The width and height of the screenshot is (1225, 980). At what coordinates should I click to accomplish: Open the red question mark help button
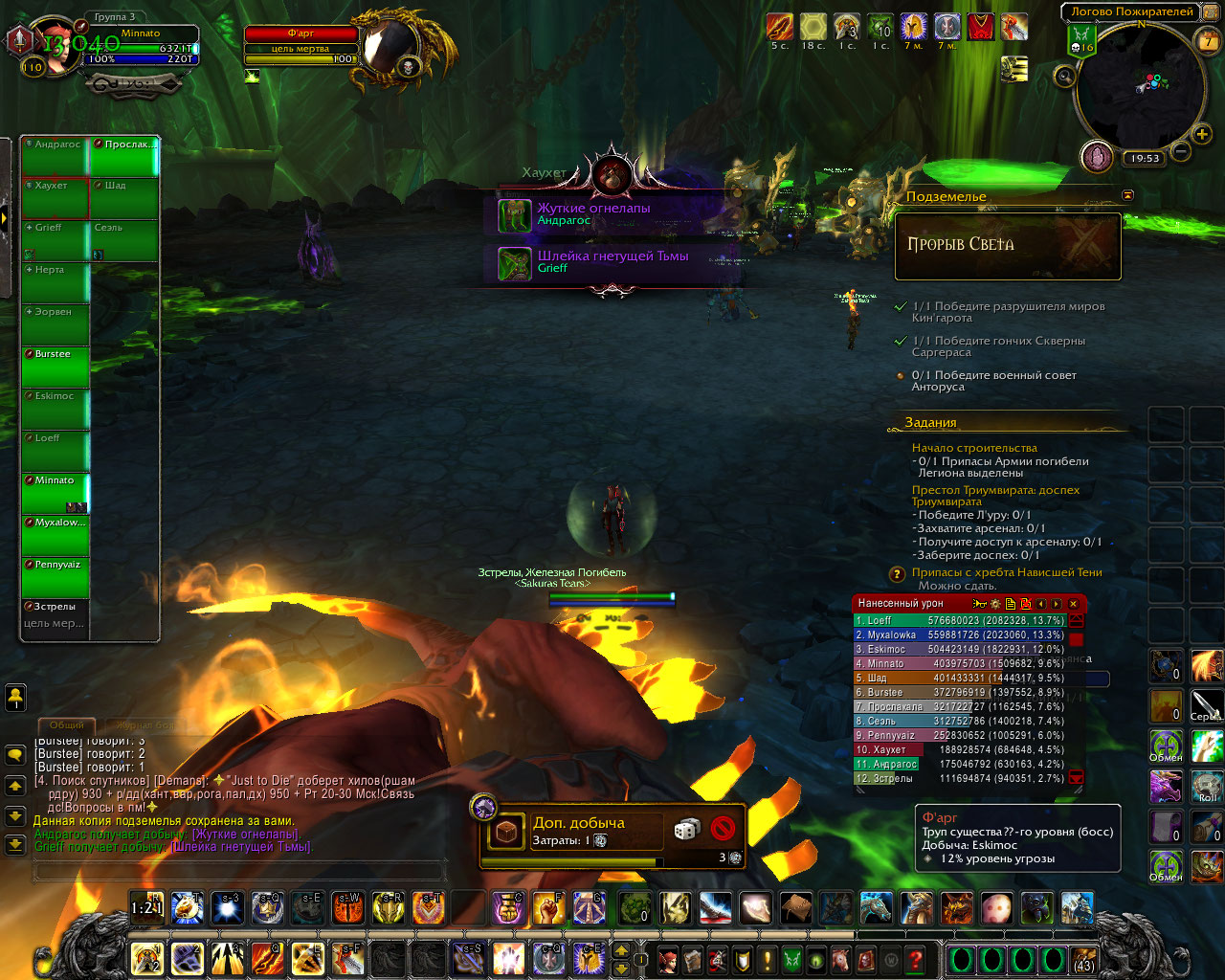(x=916, y=959)
